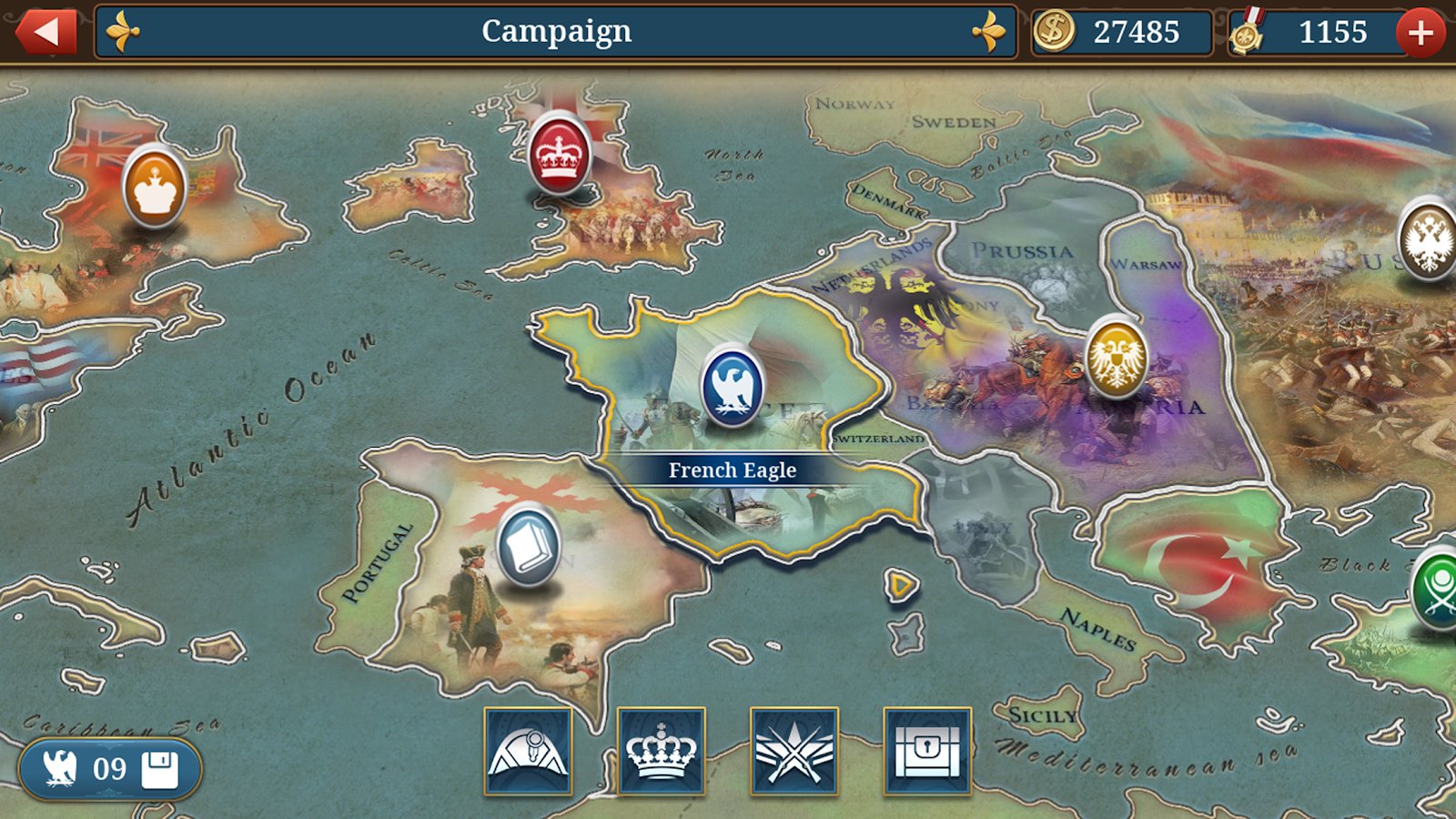The width and height of the screenshot is (1456, 819).
Task: Open the crossed swords star menu
Action: coord(794,752)
